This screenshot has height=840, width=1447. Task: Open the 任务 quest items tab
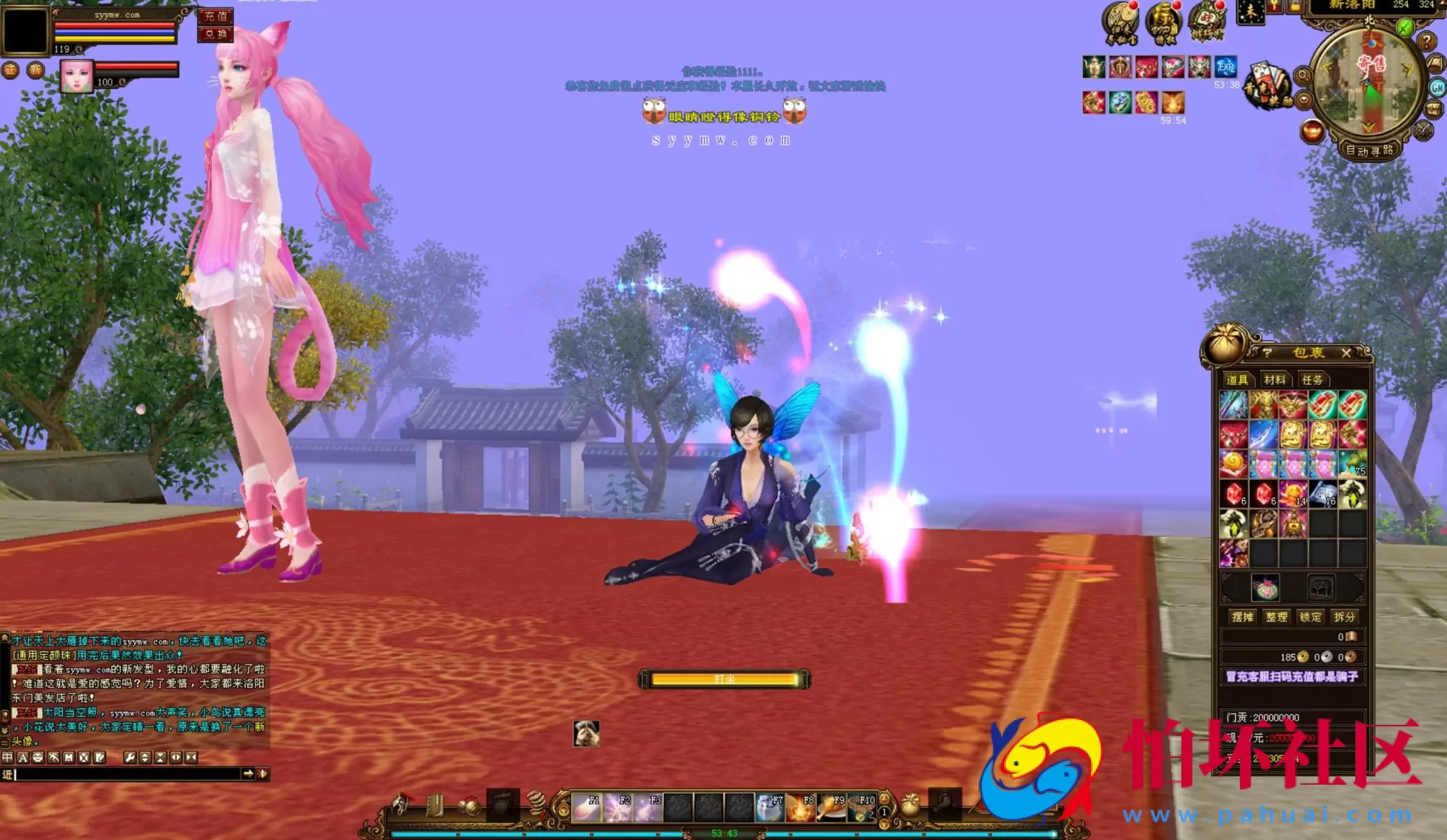(1312, 380)
